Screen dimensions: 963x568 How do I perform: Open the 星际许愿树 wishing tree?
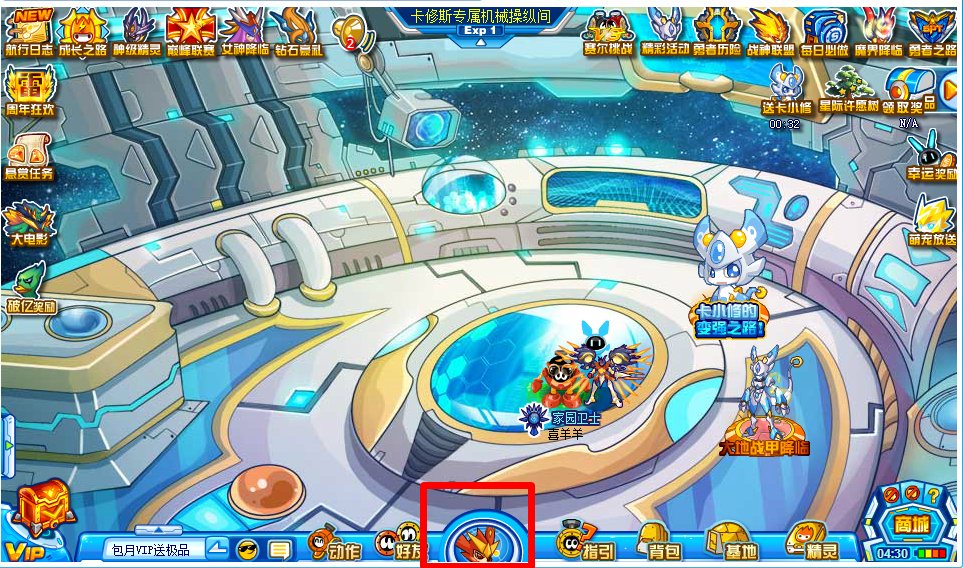[849, 88]
